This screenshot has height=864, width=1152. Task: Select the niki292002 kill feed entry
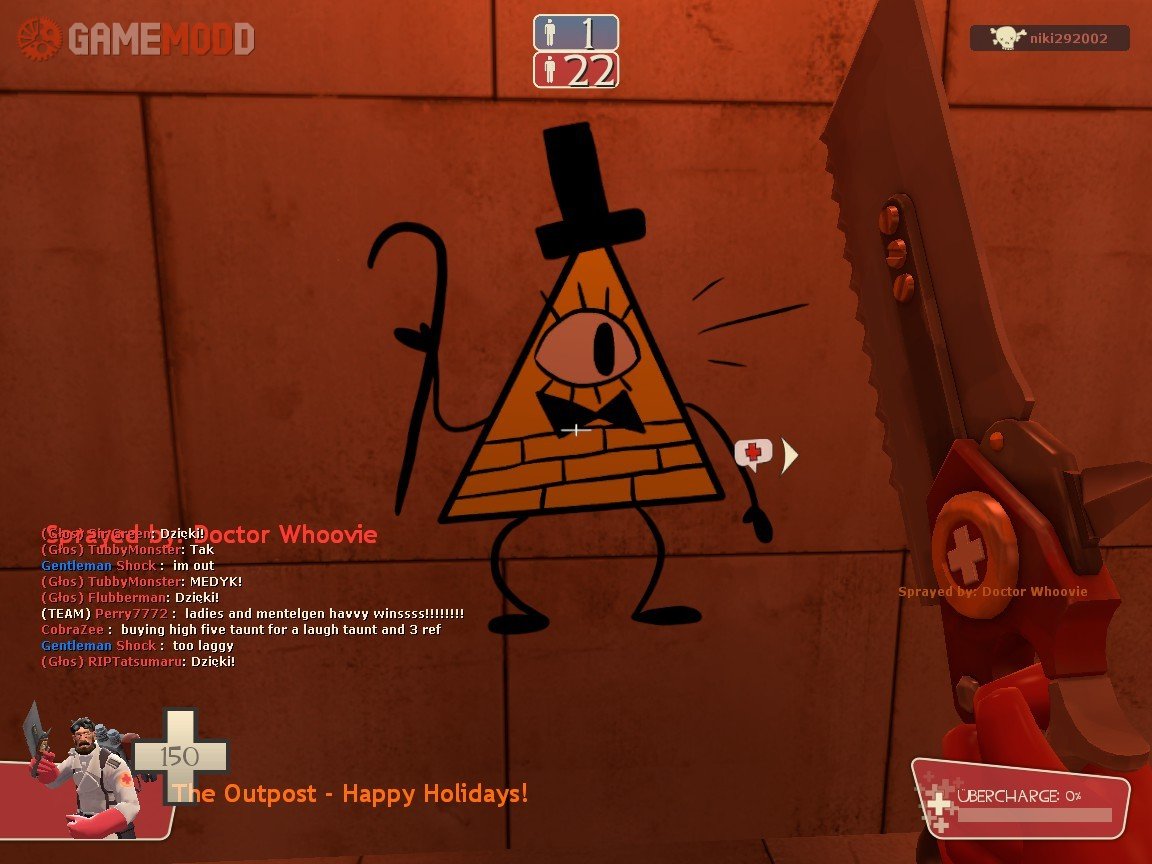[x=1049, y=38]
